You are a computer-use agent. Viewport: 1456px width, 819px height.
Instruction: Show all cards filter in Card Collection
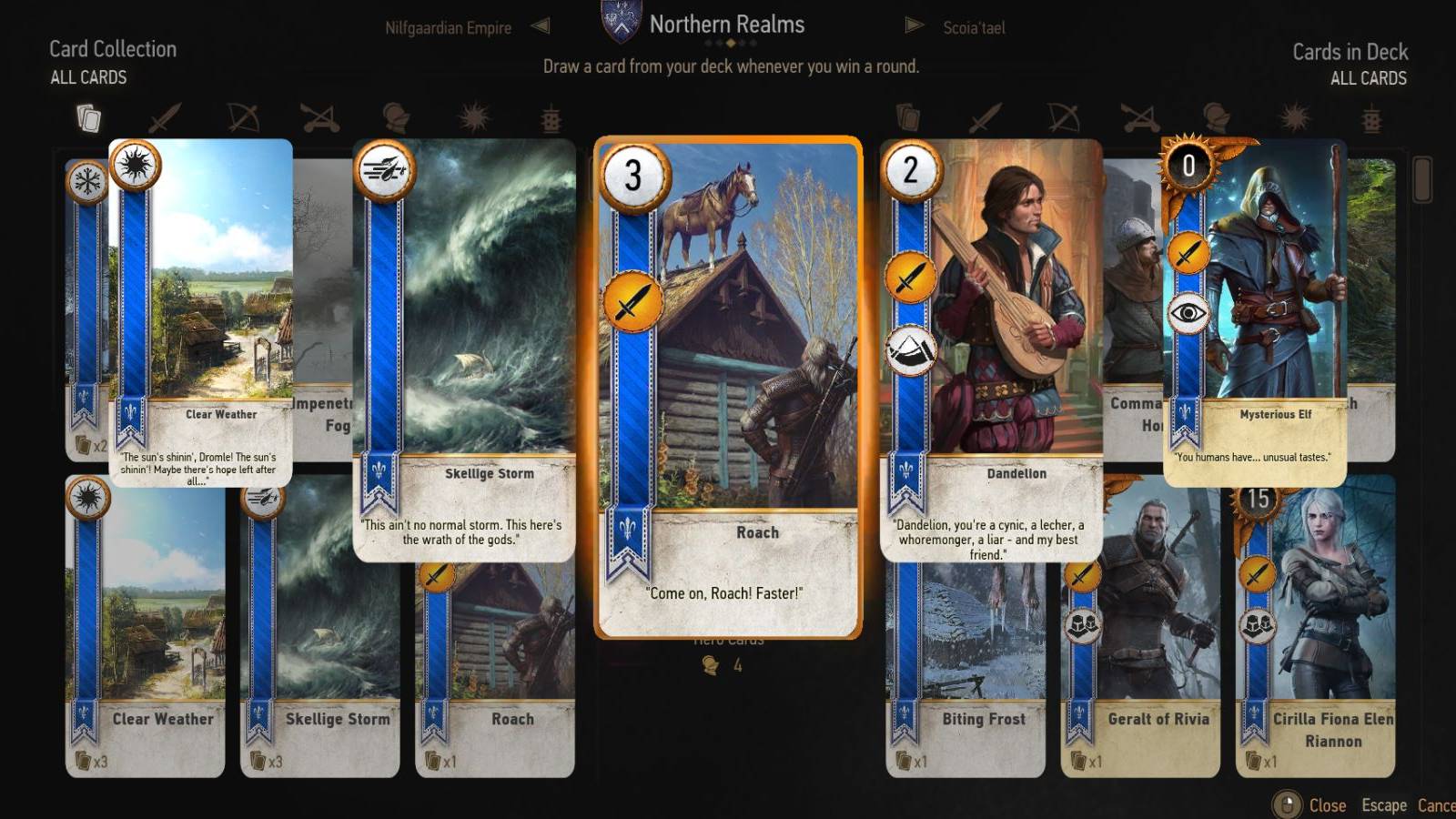88,118
